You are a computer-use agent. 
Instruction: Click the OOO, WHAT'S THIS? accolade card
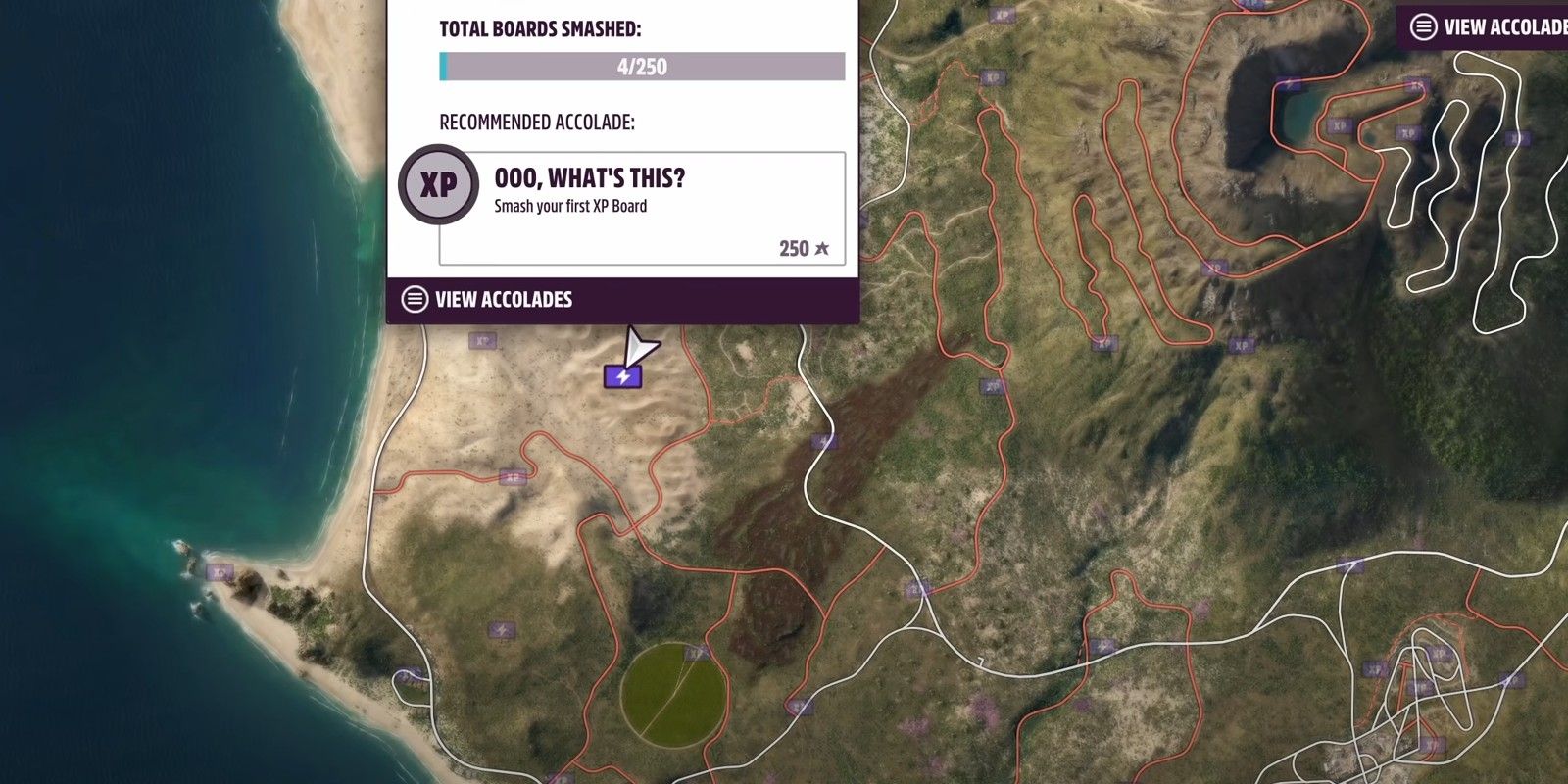point(647,201)
